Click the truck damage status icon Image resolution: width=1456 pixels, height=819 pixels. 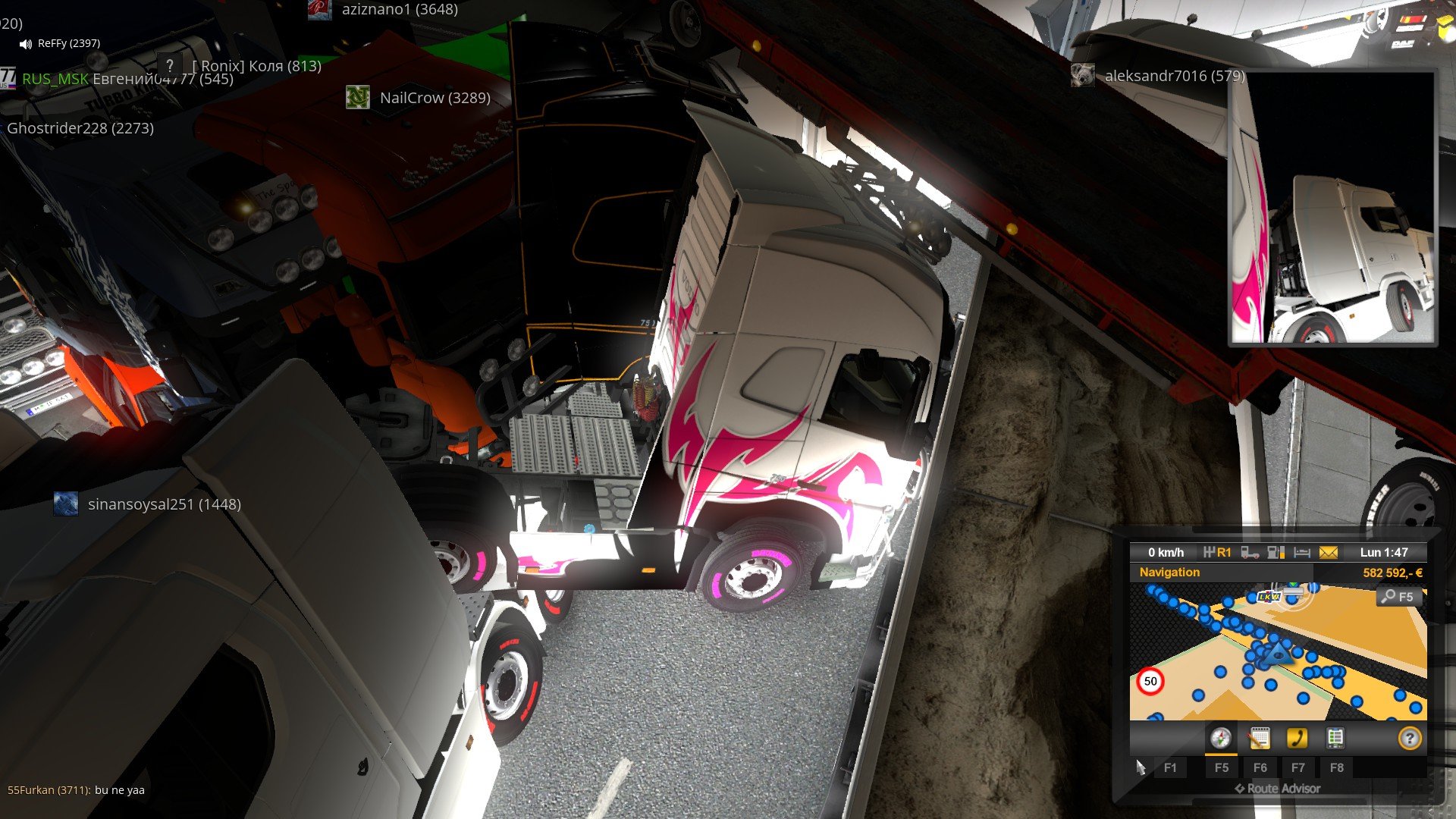[1250, 553]
